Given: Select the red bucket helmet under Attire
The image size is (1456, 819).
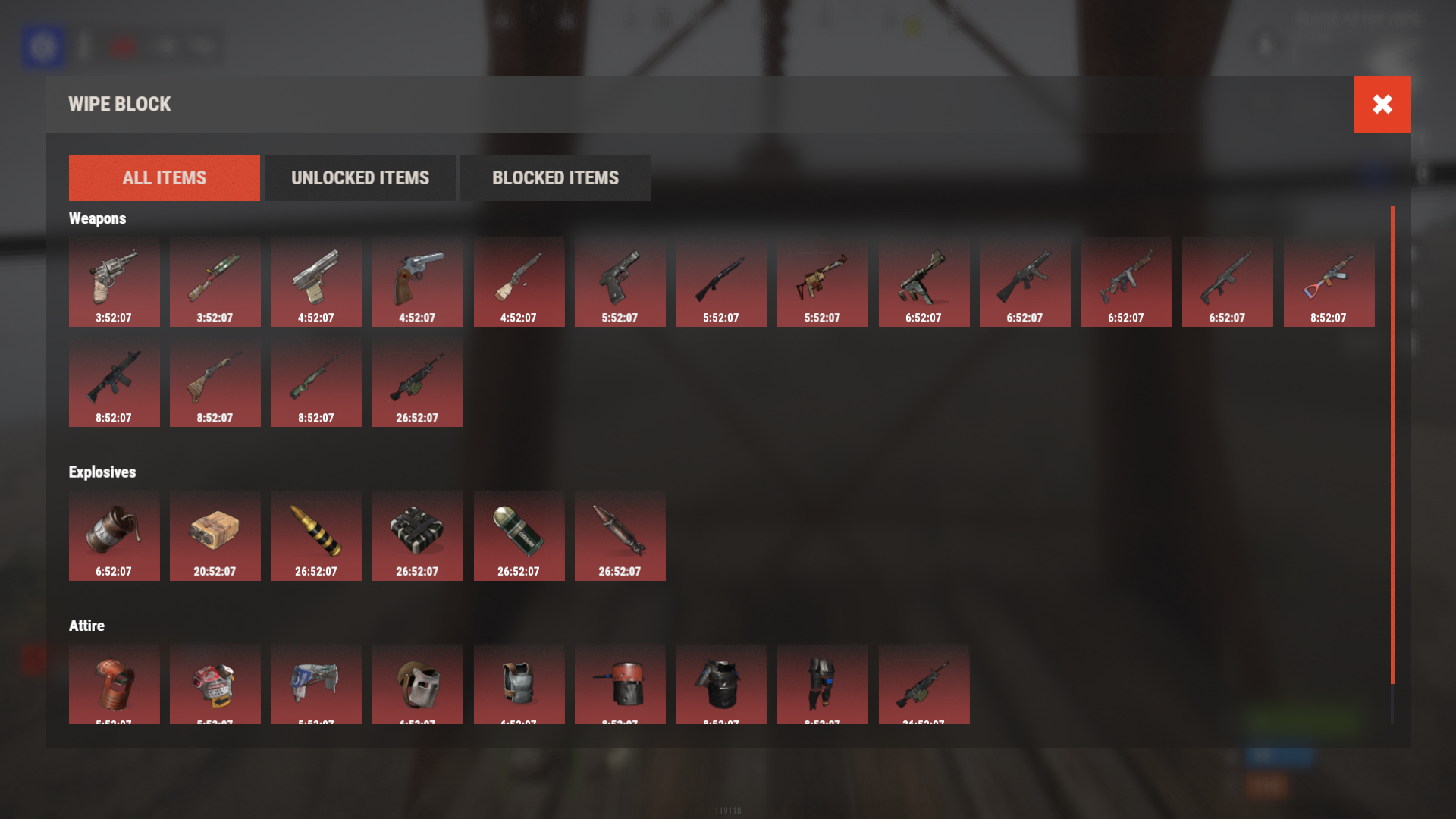Looking at the screenshot, I should [115, 684].
